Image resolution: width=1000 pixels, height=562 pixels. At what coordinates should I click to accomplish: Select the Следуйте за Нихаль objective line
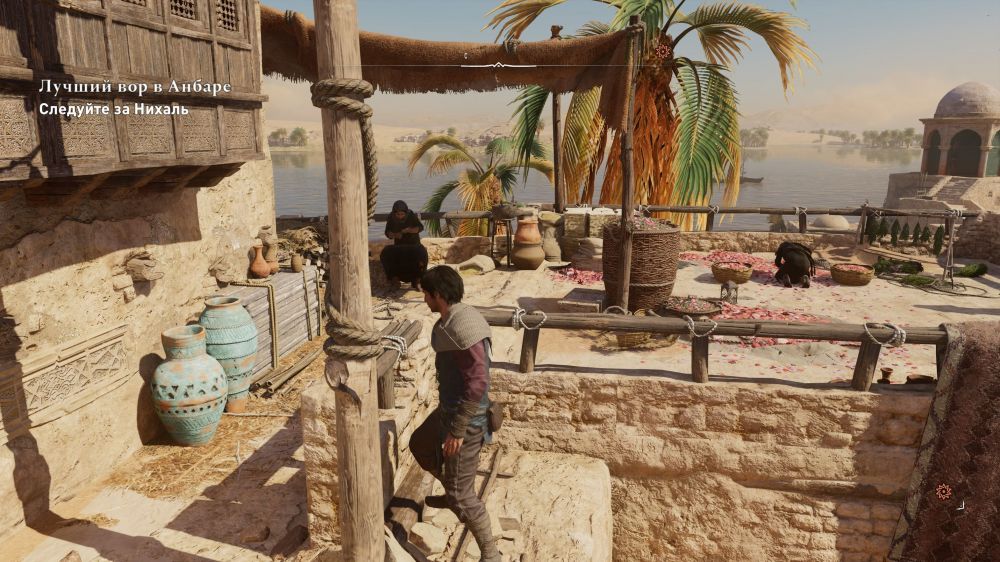[x=113, y=109]
